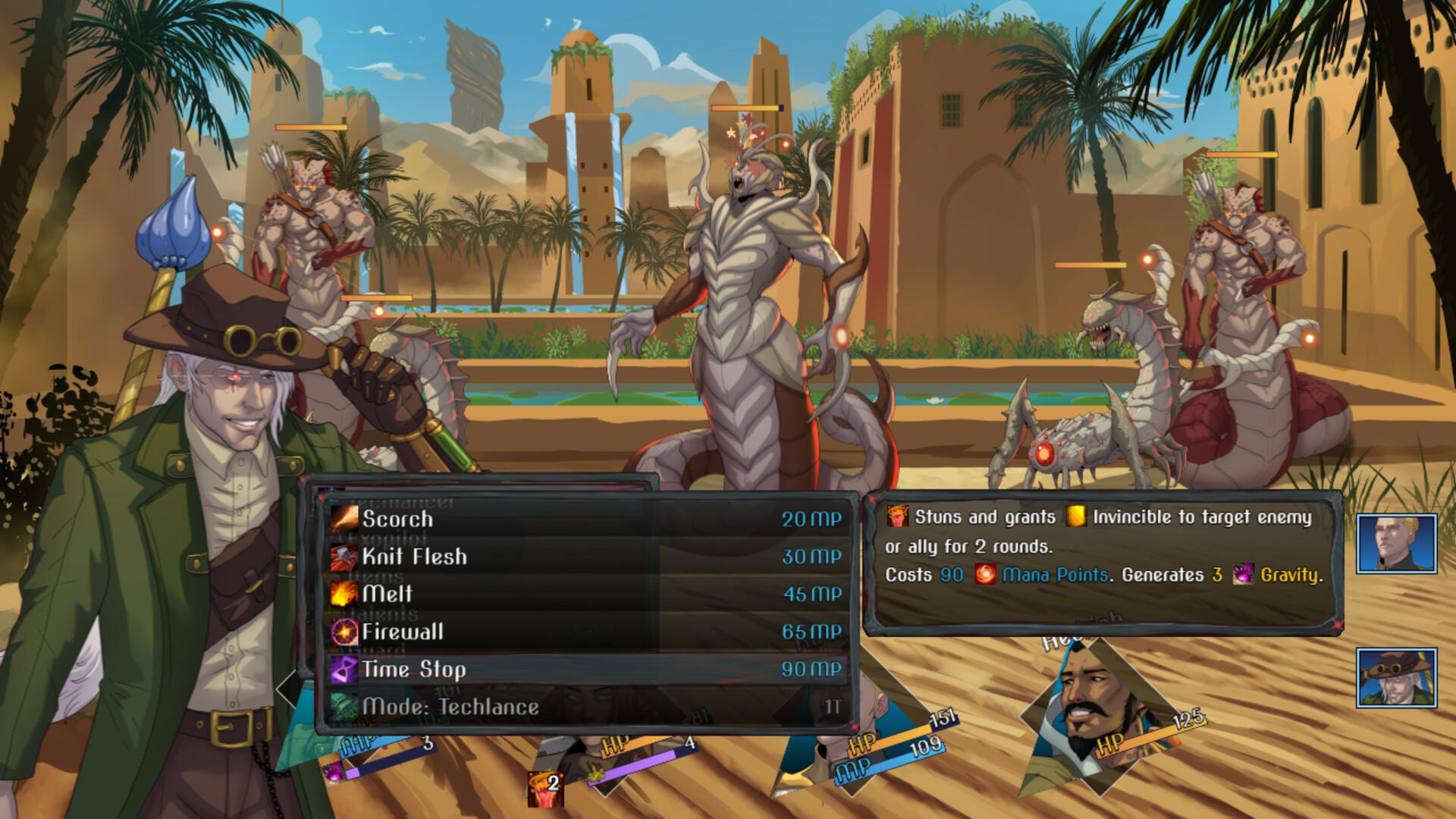
Task: Choose the Firewall spell icon
Action: click(x=345, y=631)
